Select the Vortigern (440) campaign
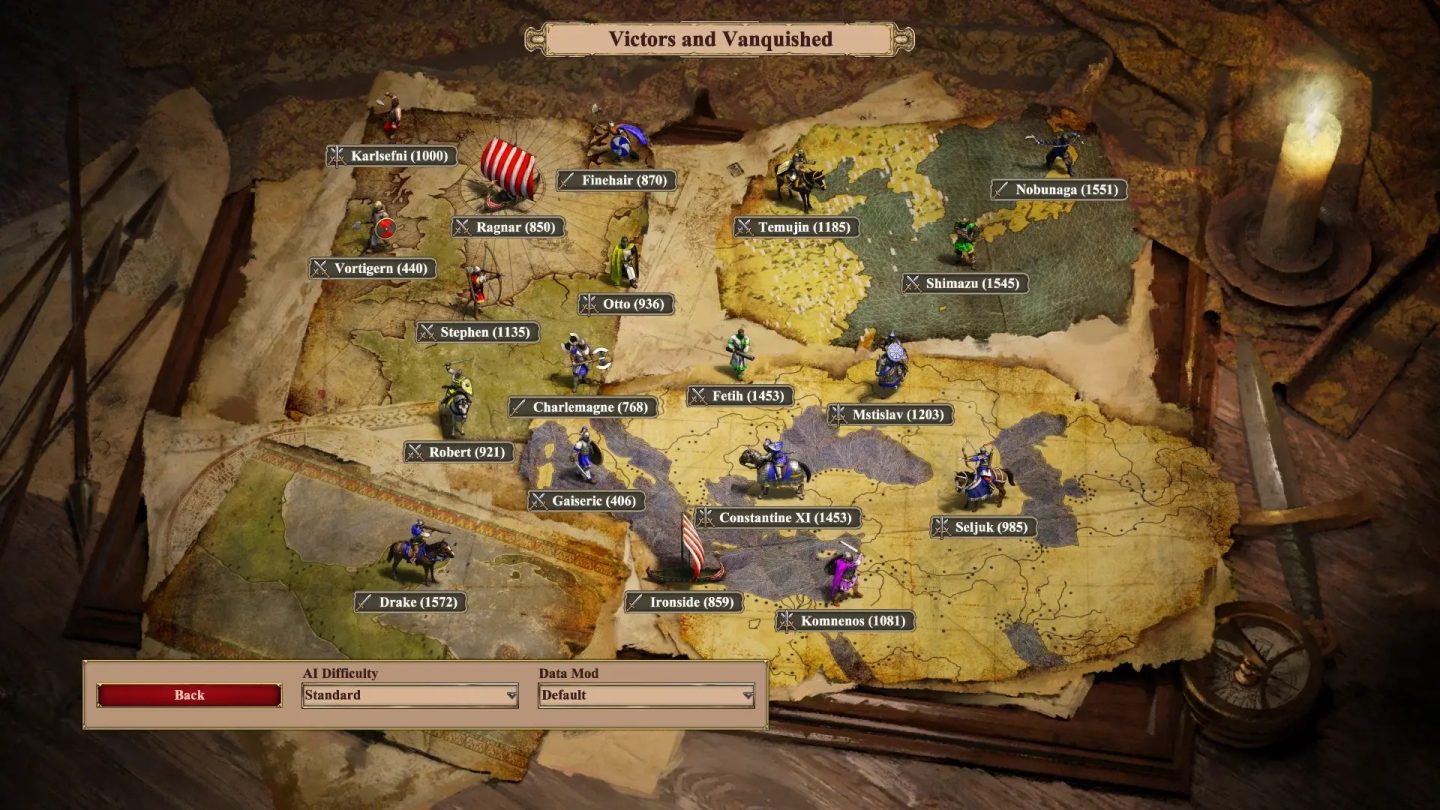The image size is (1440, 810). [x=371, y=268]
